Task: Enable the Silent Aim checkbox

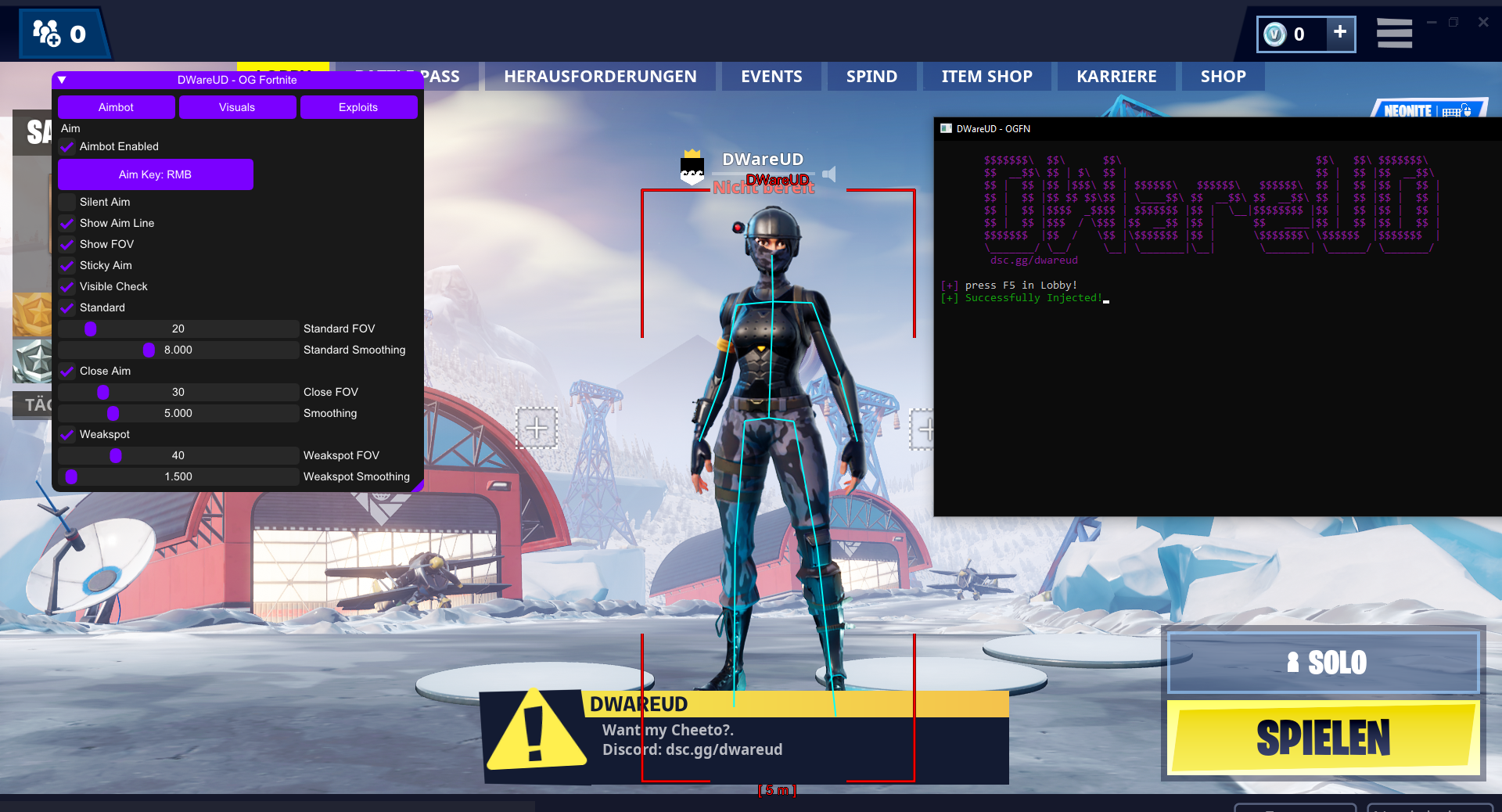Action: [x=67, y=202]
